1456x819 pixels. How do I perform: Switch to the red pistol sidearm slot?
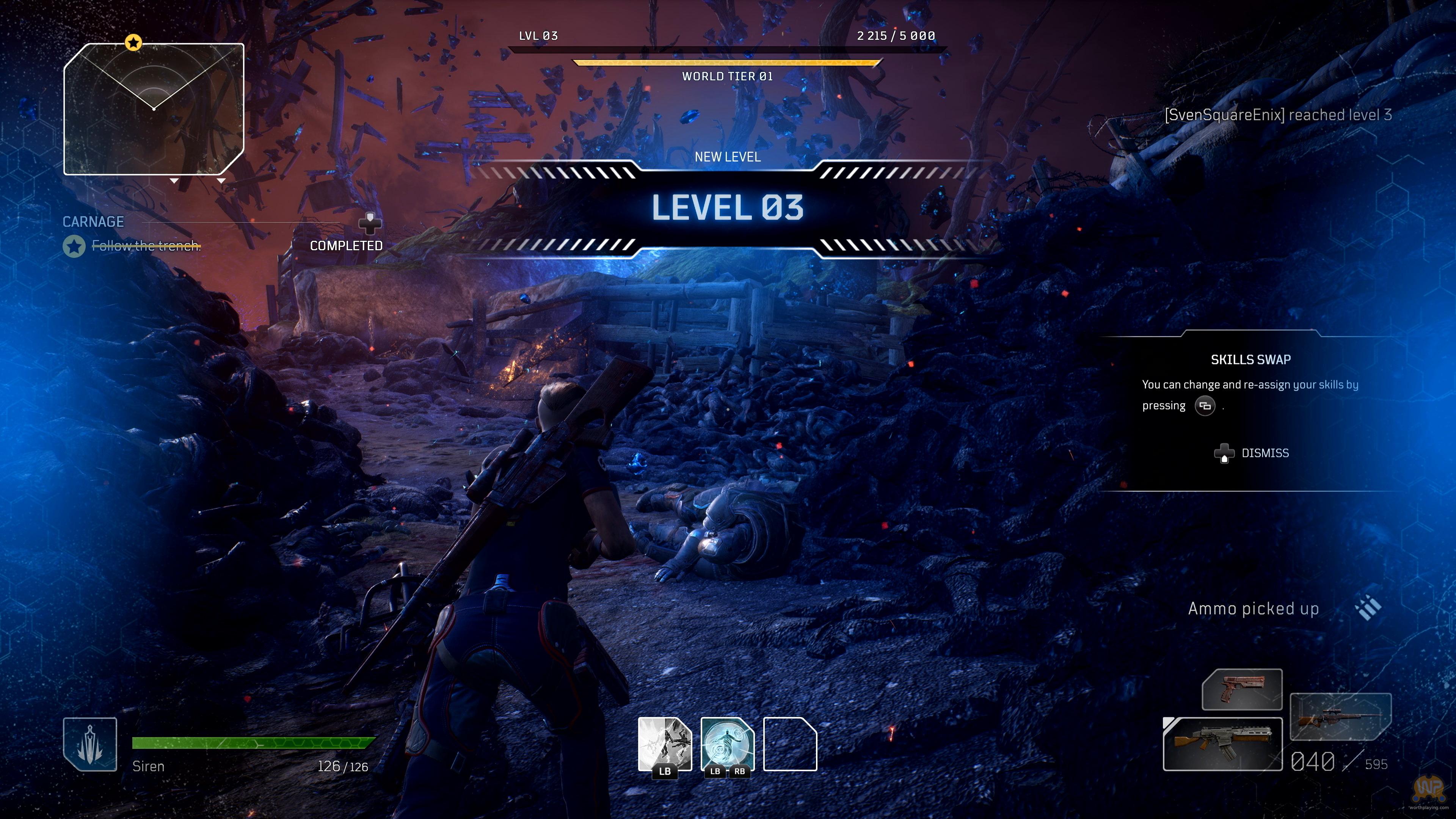[x=1242, y=690]
